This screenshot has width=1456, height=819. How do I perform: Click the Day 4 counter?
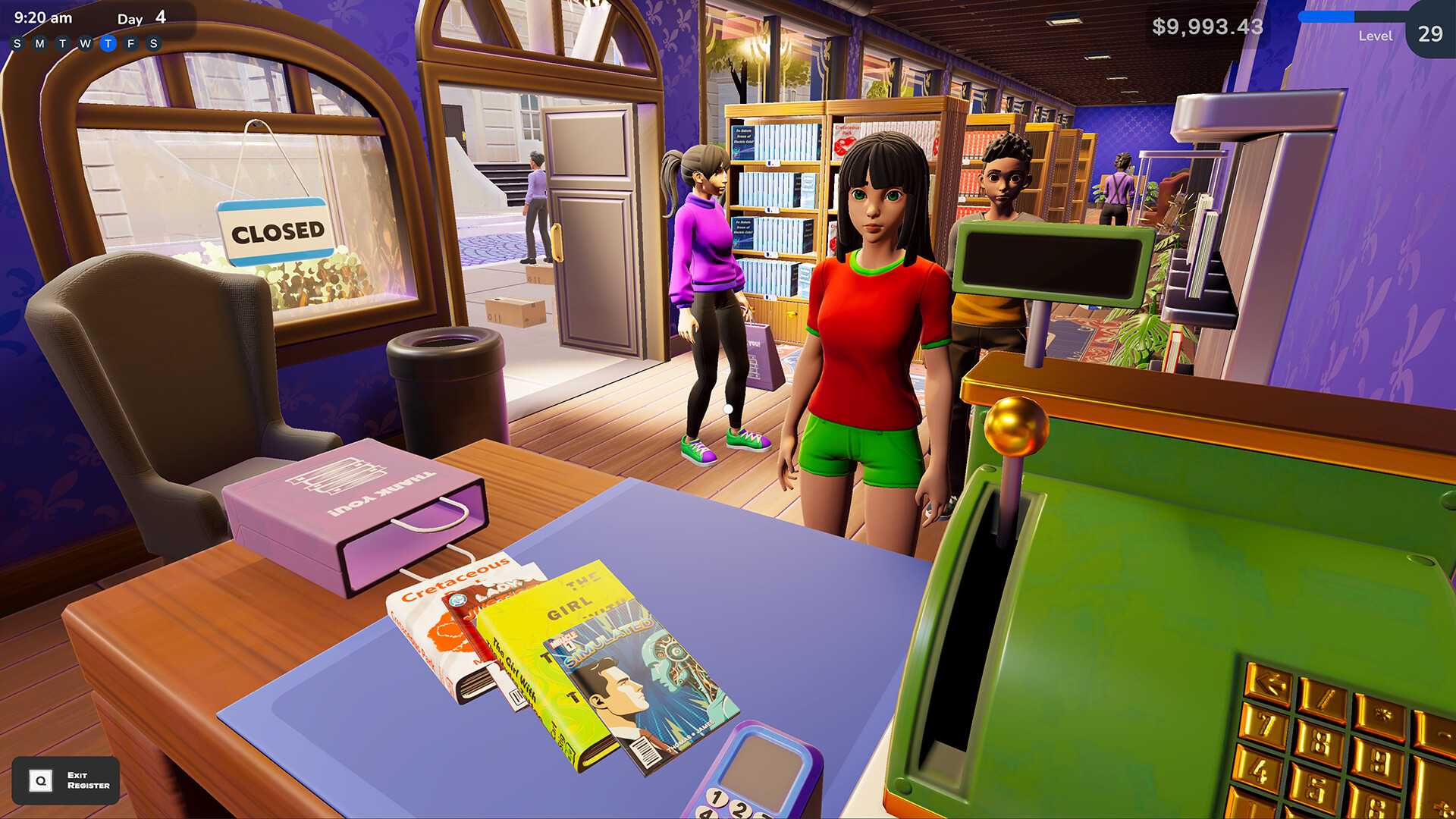140,17
